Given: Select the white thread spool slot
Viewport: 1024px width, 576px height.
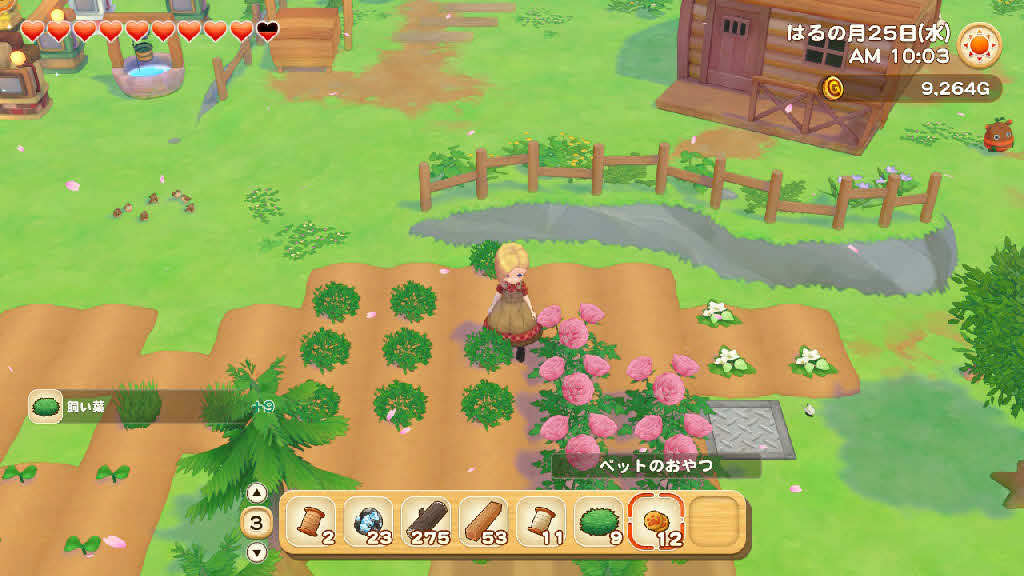Looking at the screenshot, I should point(541,522).
